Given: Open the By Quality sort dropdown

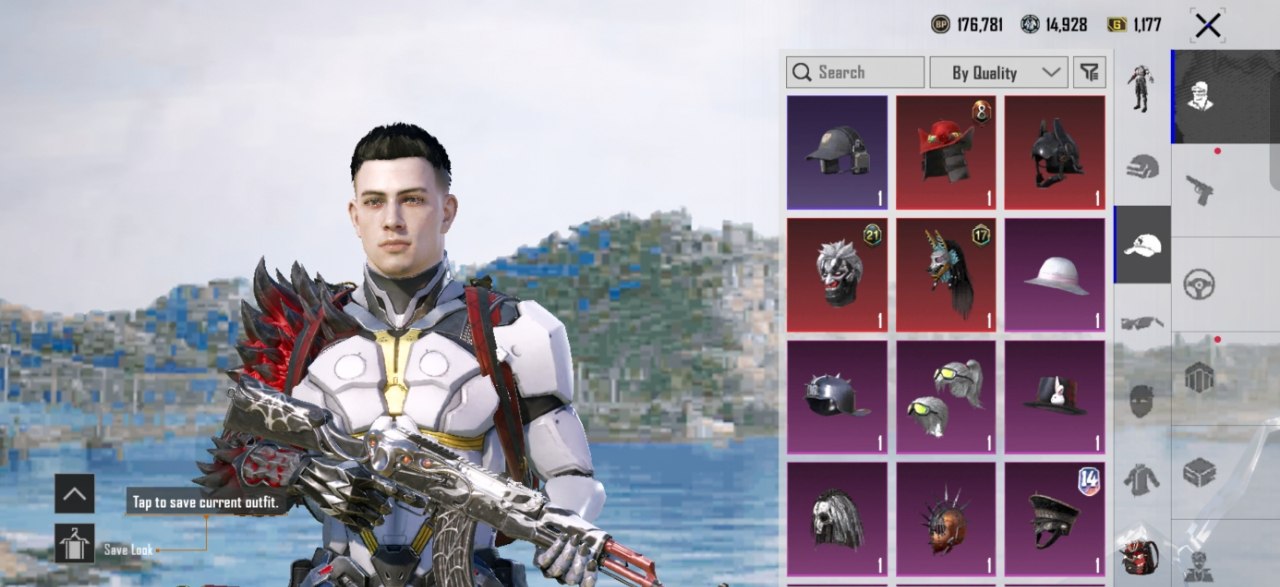Looking at the screenshot, I should pyautogui.click(x=998, y=72).
